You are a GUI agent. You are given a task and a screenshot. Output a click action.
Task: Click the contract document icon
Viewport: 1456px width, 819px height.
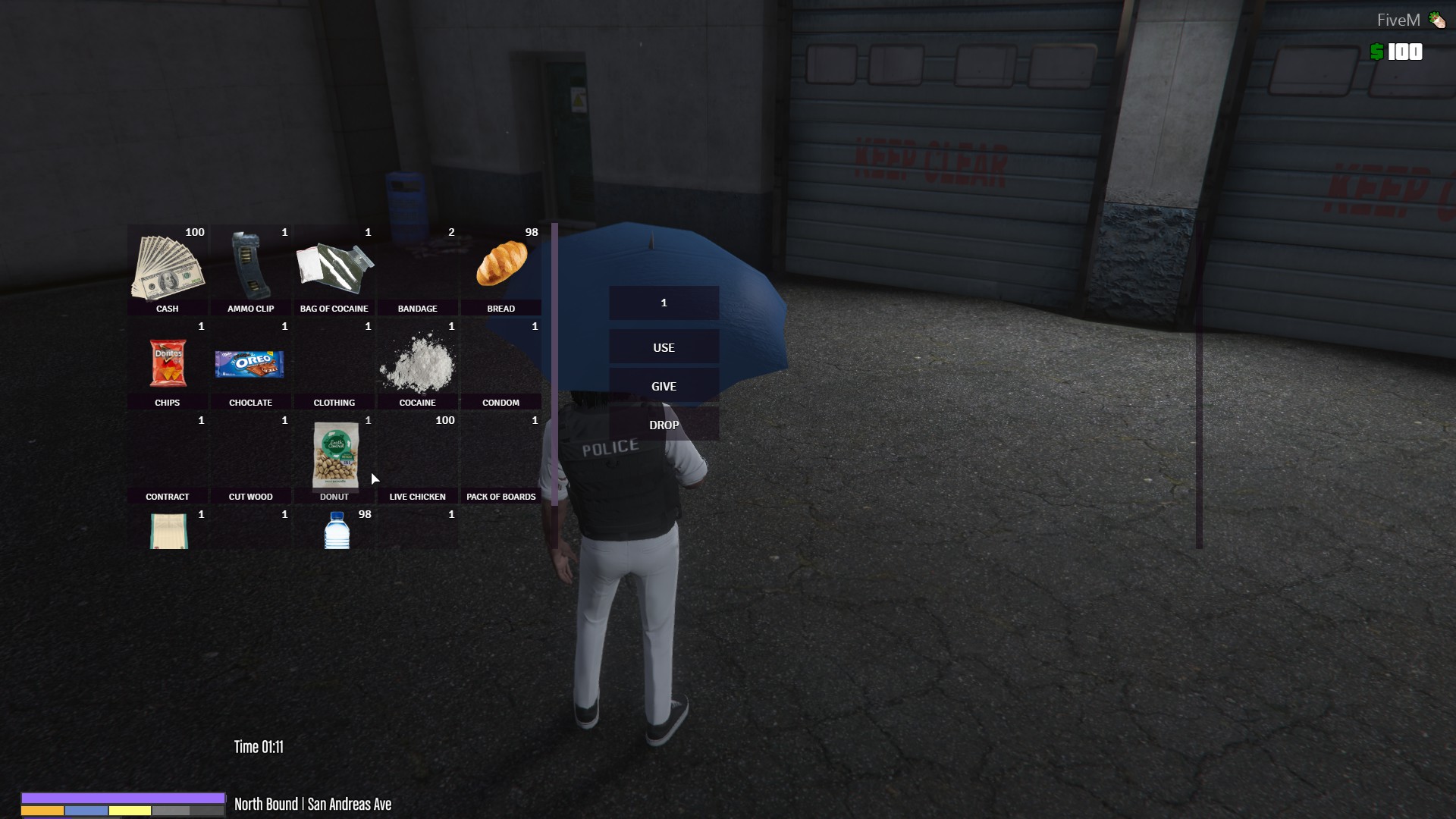point(168,531)
